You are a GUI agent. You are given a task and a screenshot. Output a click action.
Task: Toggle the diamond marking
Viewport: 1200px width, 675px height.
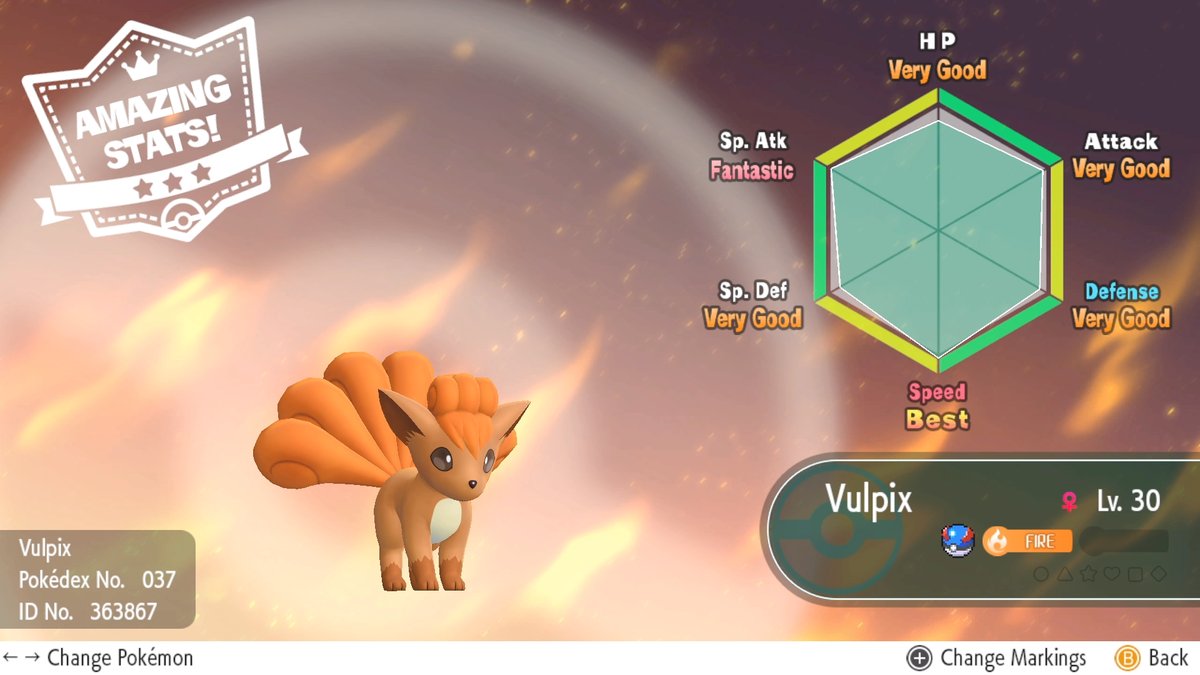[x=1158, y=574]
